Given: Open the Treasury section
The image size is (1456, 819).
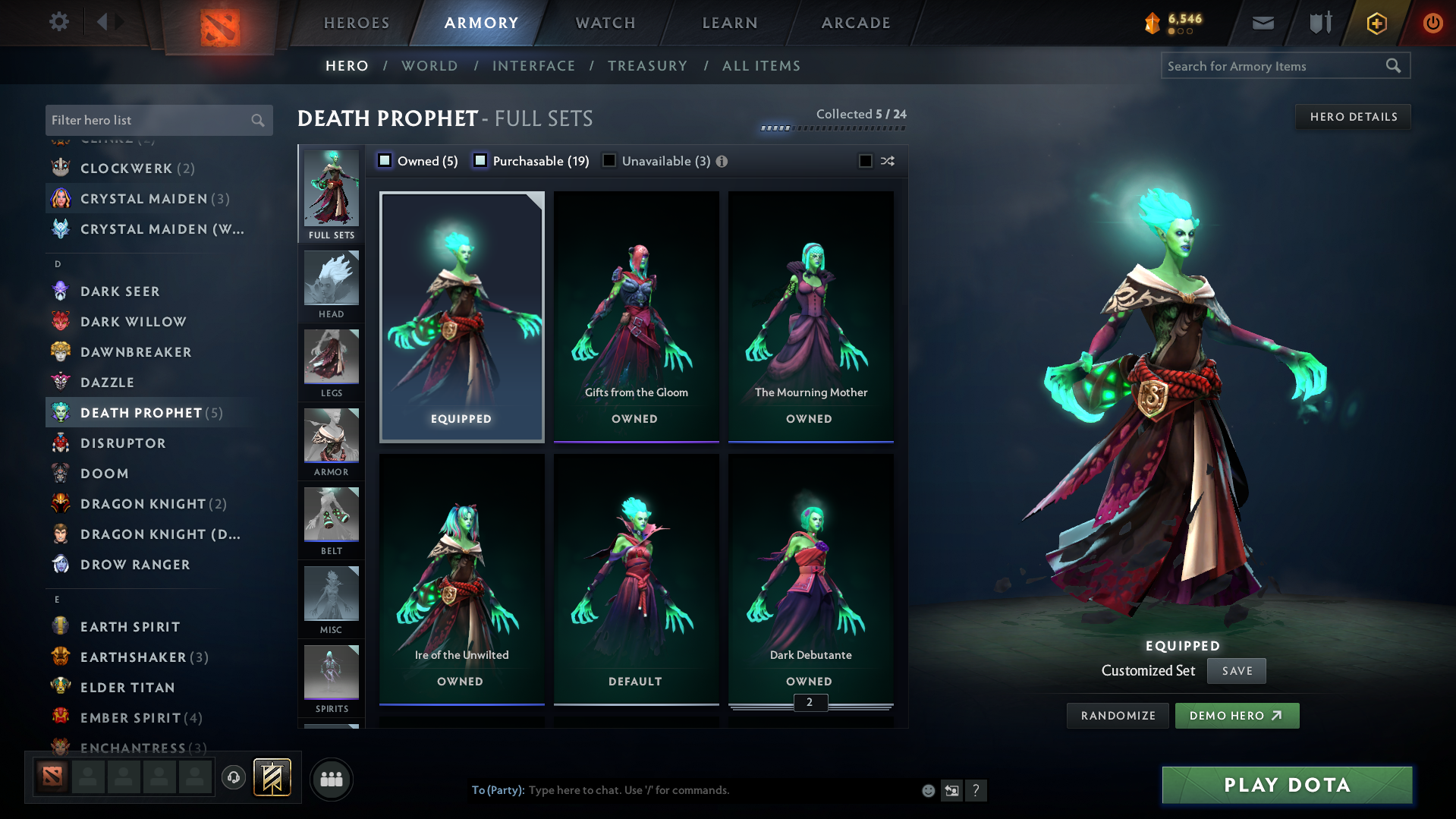Looking at the screenshot, I should (x=646, y=66).
